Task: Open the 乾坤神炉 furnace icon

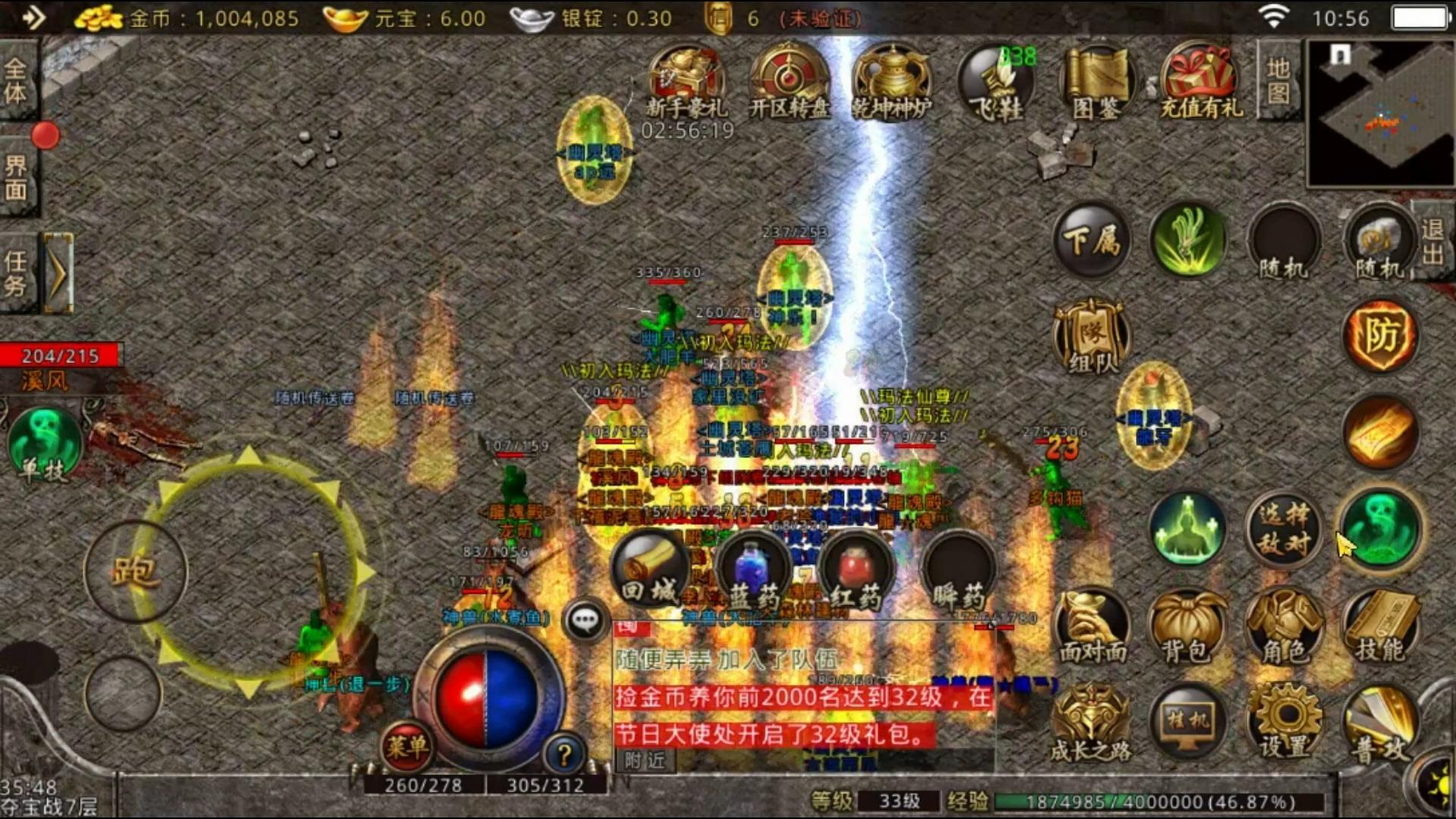Action: [892, 82]
